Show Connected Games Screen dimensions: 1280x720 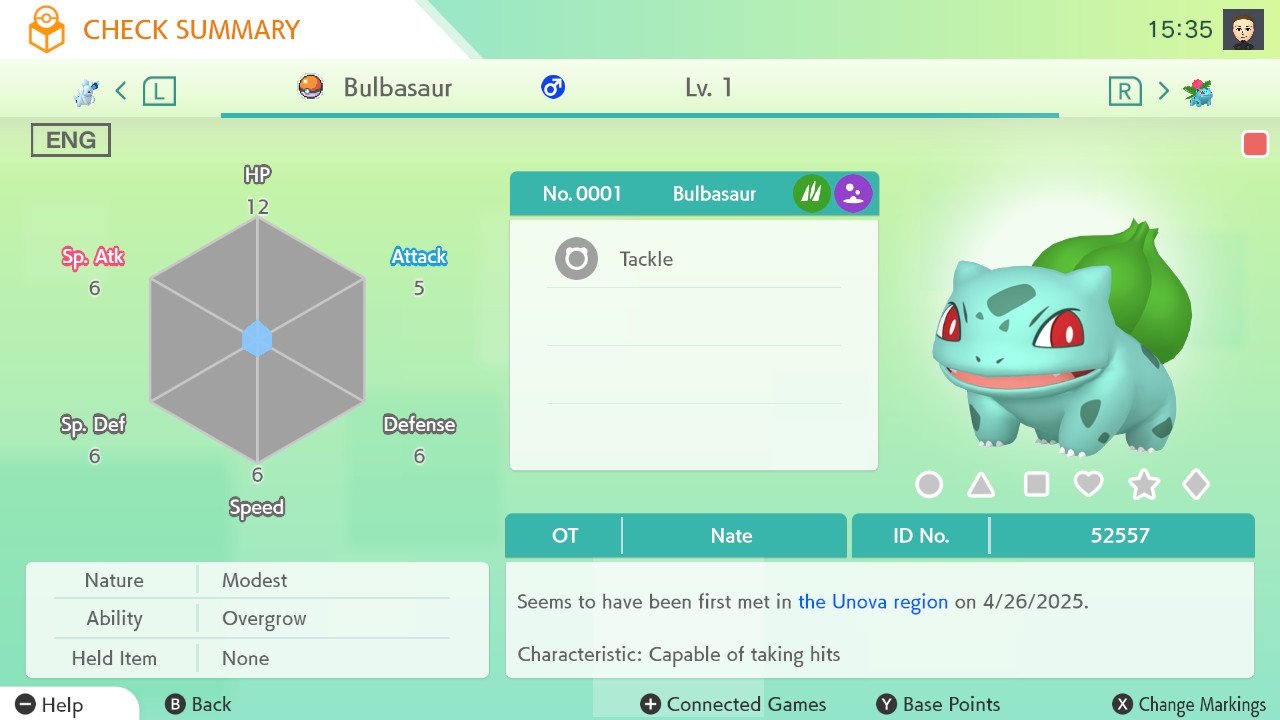tap(734, 704)
